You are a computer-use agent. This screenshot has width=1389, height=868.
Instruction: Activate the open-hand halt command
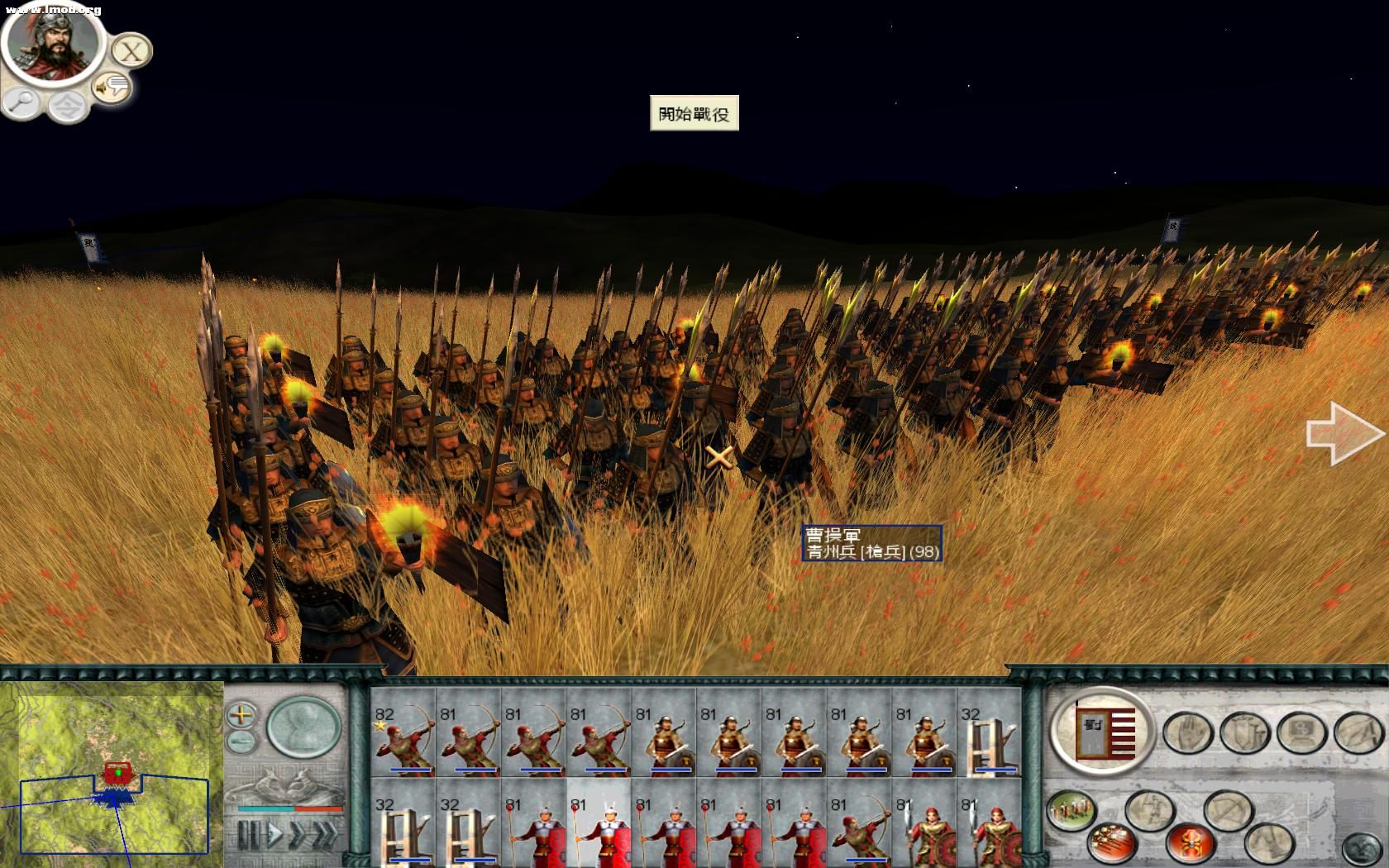[1186, 732]
